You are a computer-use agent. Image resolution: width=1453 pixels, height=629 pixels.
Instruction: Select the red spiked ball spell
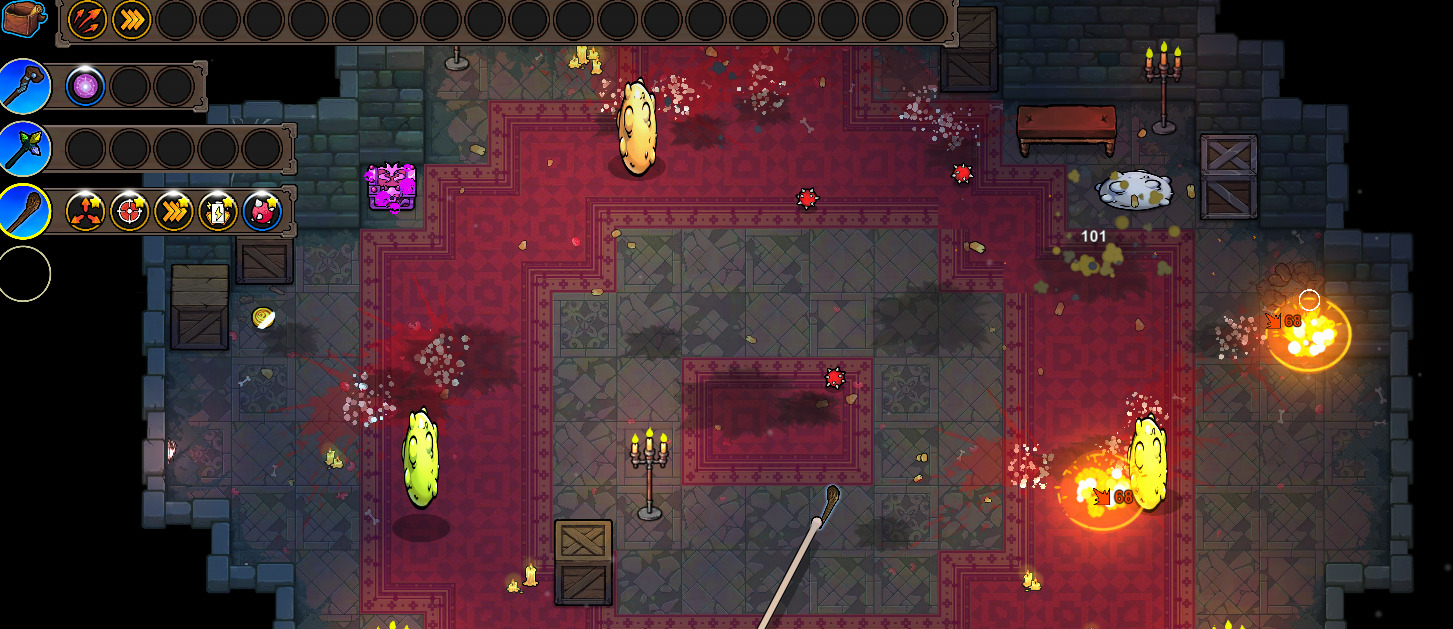click(x=262, y=211)
